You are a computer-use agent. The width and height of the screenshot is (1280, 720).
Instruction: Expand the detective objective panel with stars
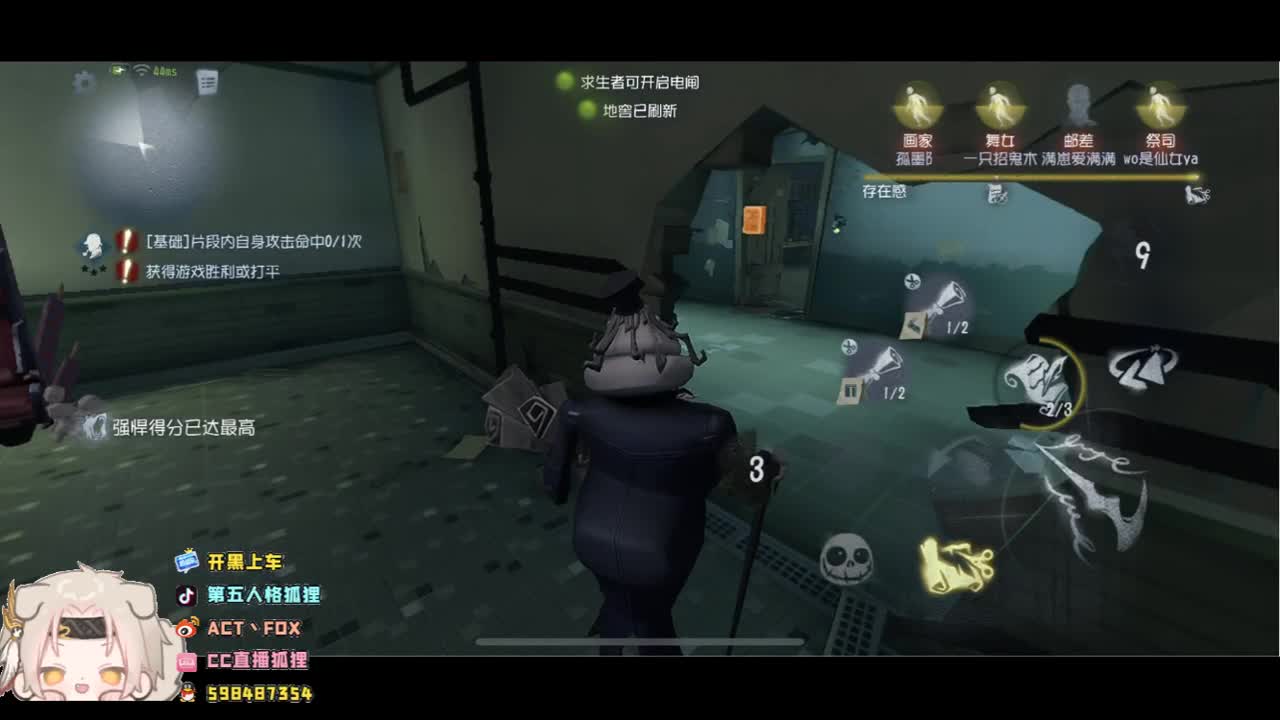tap(92, 250)
